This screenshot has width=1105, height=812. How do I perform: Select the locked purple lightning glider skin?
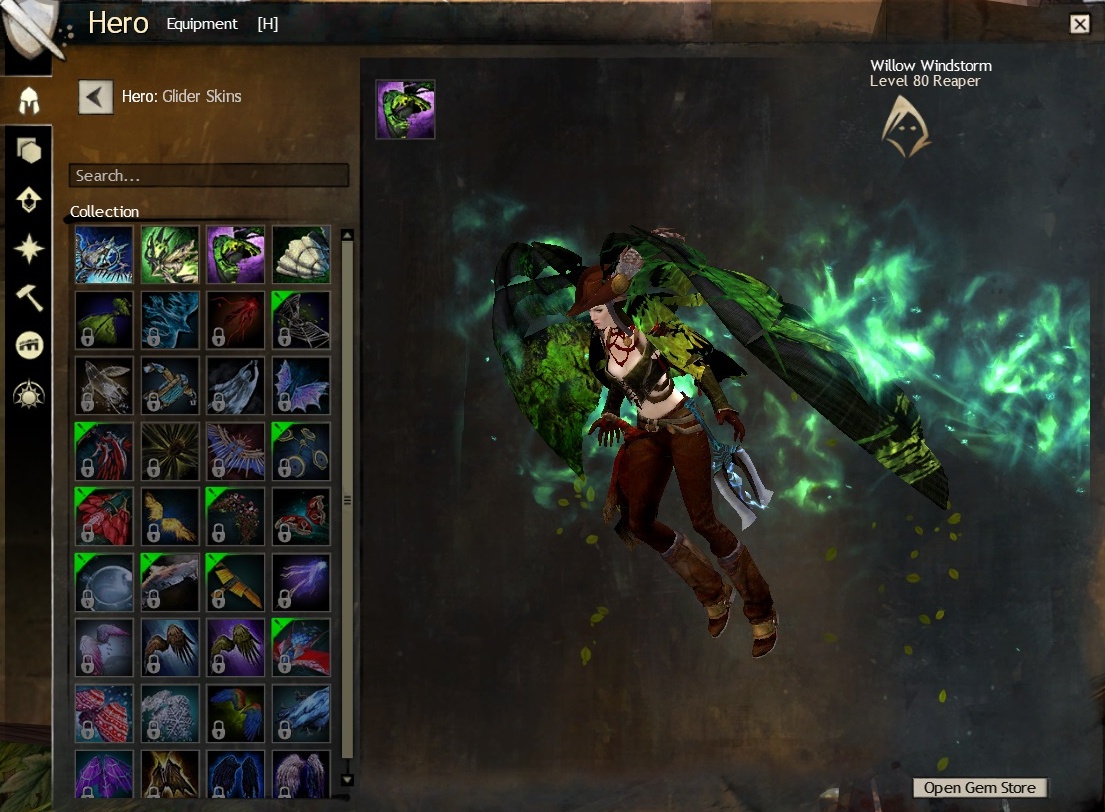point(301,582)
